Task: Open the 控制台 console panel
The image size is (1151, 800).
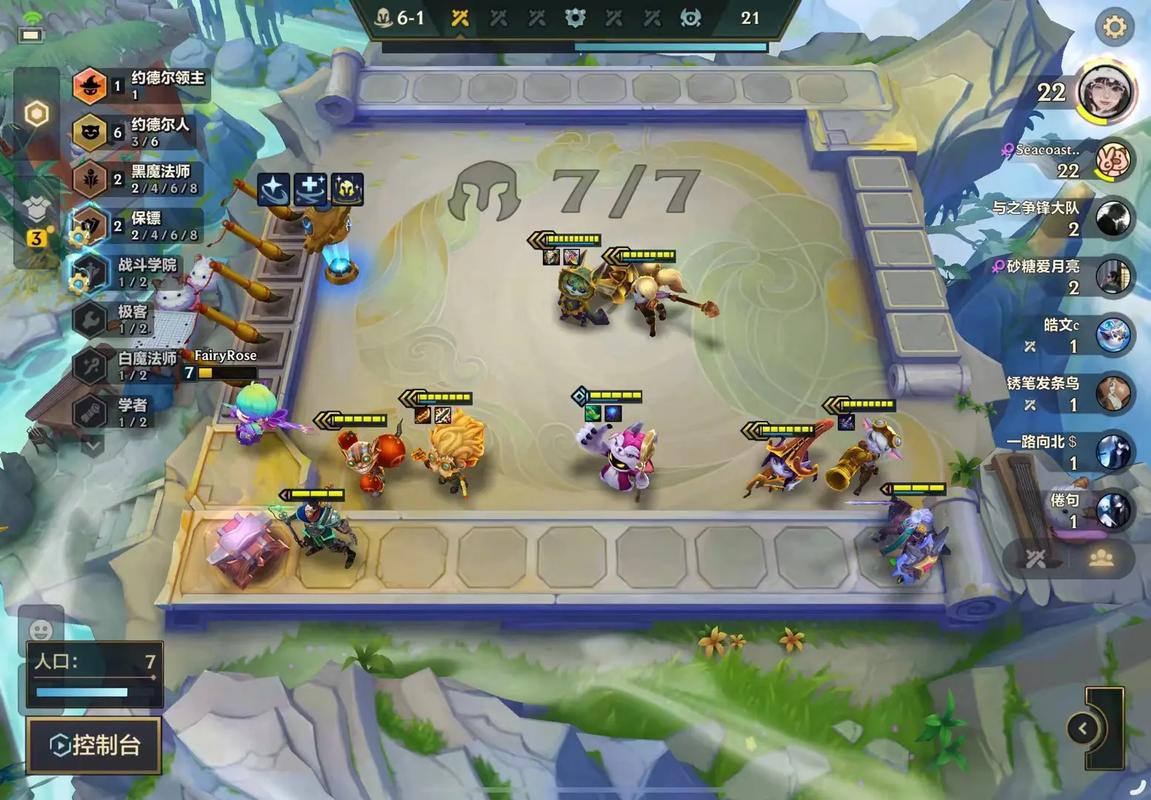Action: 94,745
